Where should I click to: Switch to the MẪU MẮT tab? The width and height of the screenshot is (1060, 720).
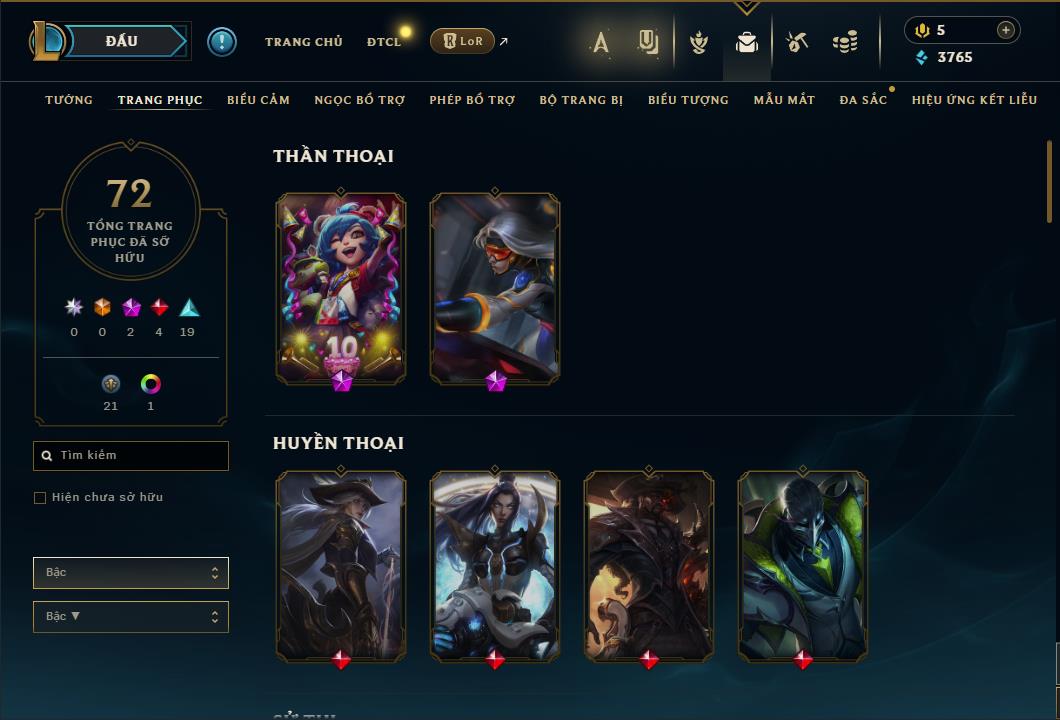784,100
